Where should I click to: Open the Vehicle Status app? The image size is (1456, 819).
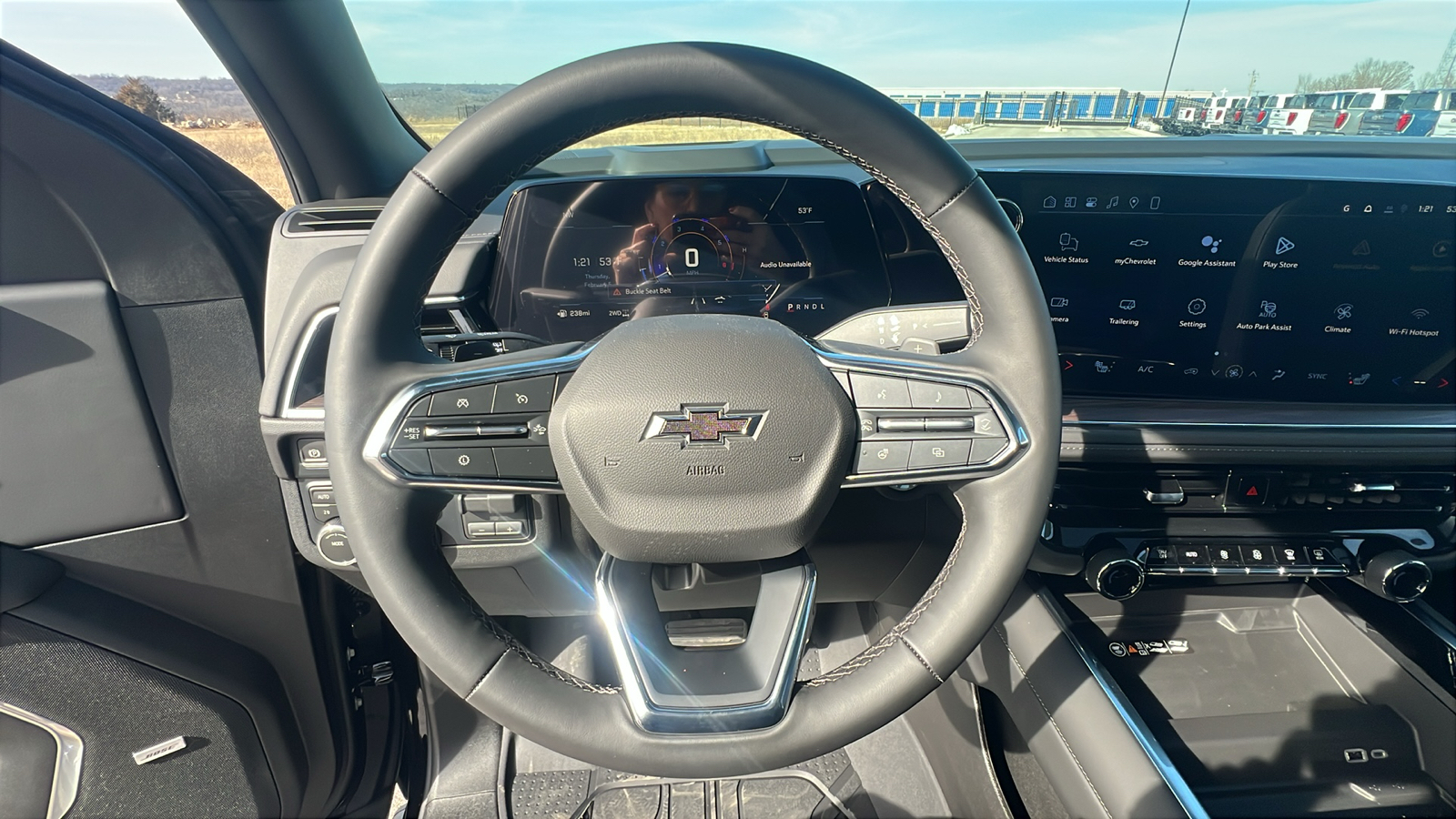[1068, 244]
